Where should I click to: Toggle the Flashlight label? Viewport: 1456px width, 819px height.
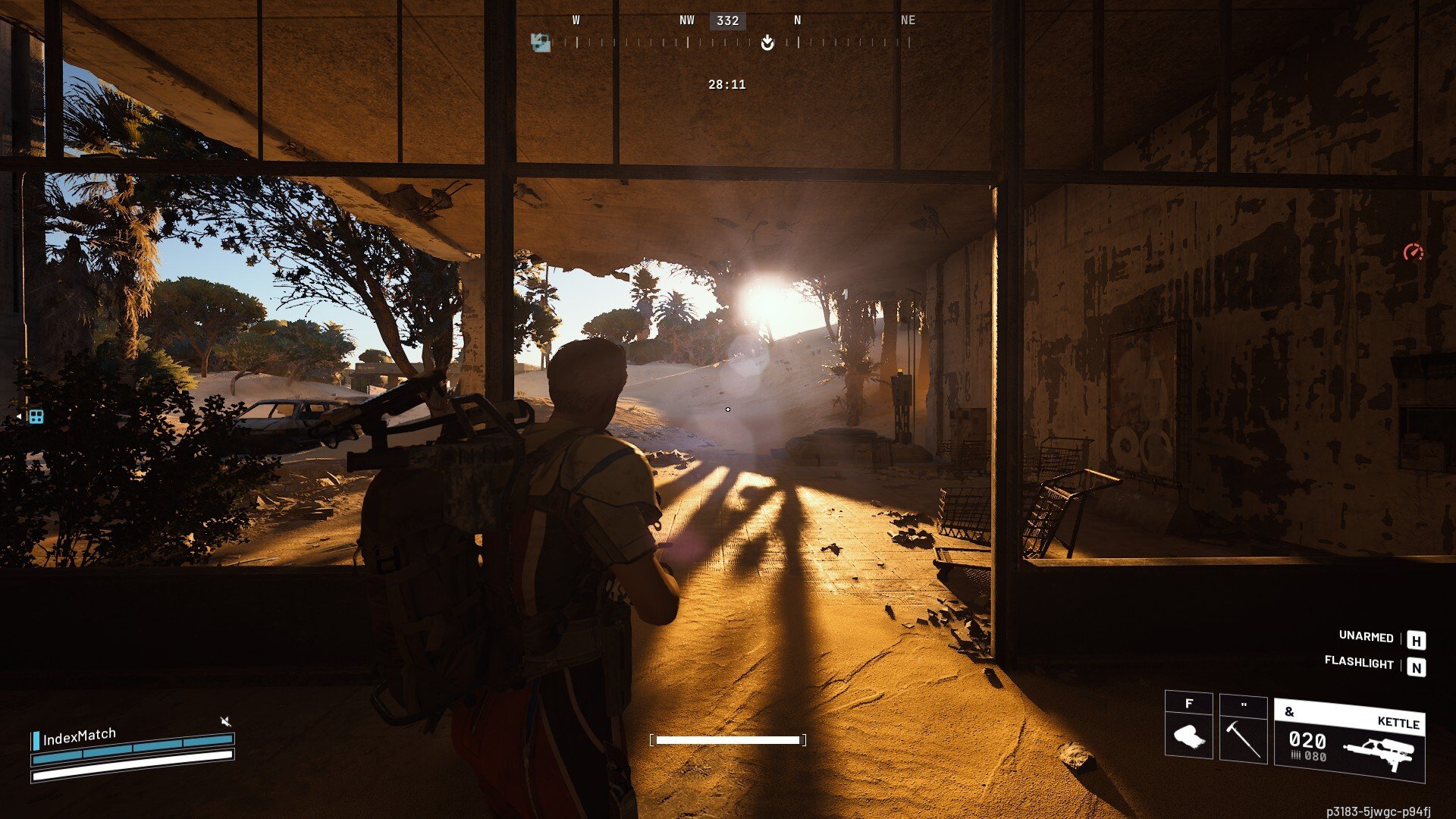pos(1358,662)
